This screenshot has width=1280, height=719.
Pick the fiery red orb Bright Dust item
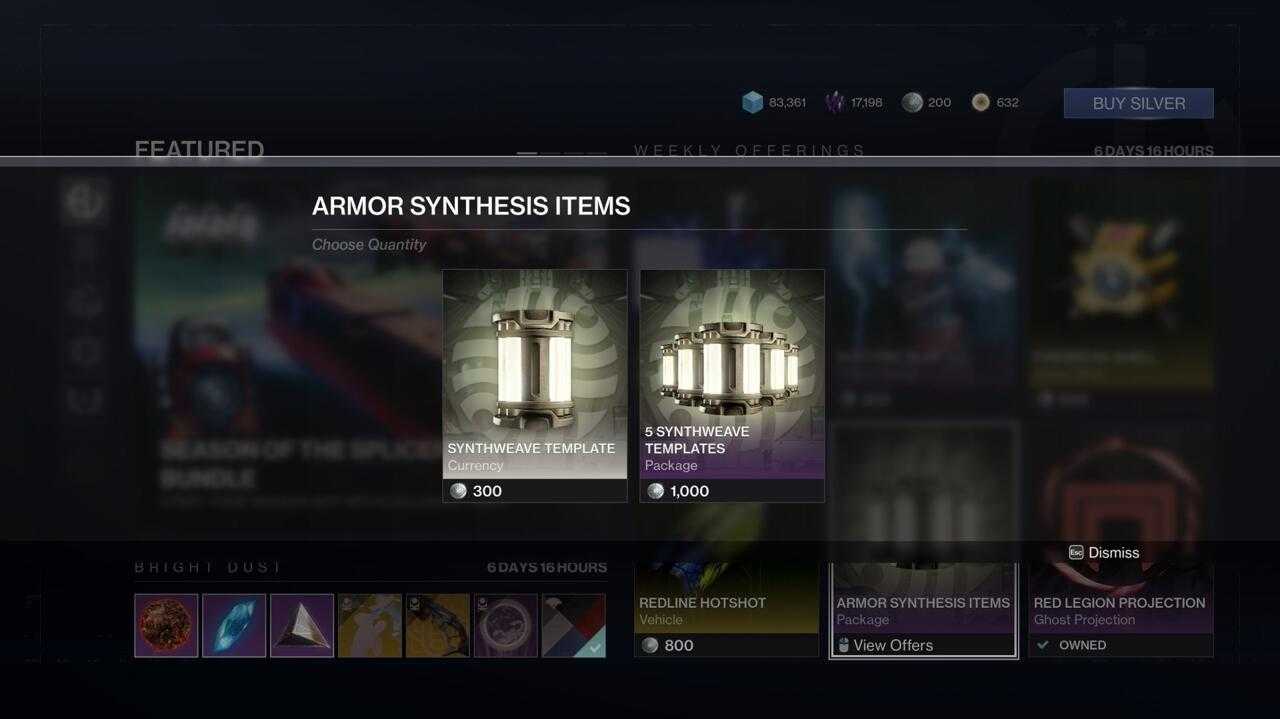[x=166, y=626]
